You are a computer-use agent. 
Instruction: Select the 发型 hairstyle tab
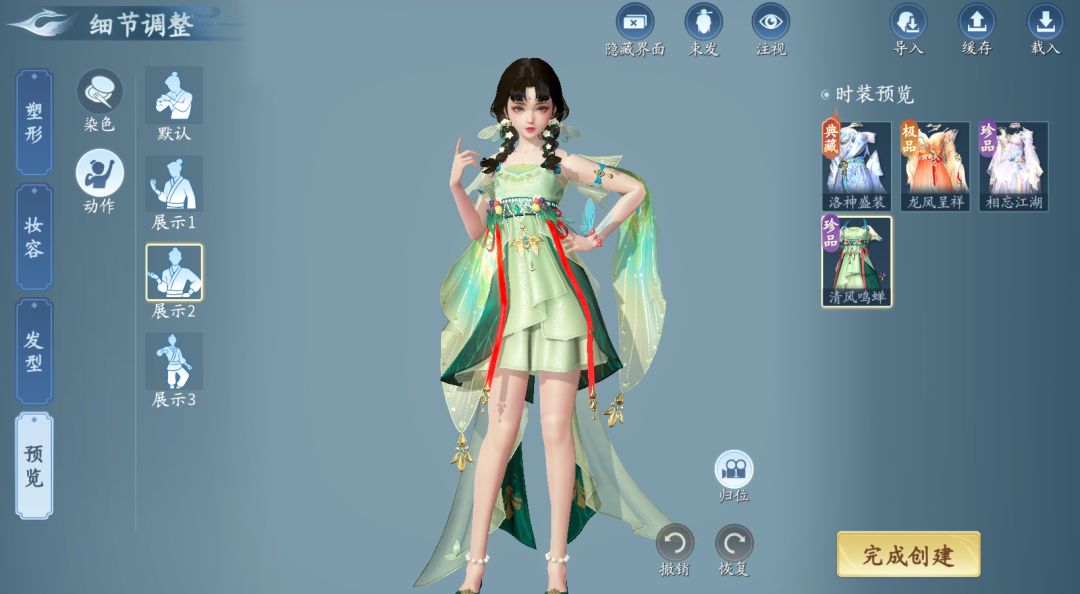[34, 351]
